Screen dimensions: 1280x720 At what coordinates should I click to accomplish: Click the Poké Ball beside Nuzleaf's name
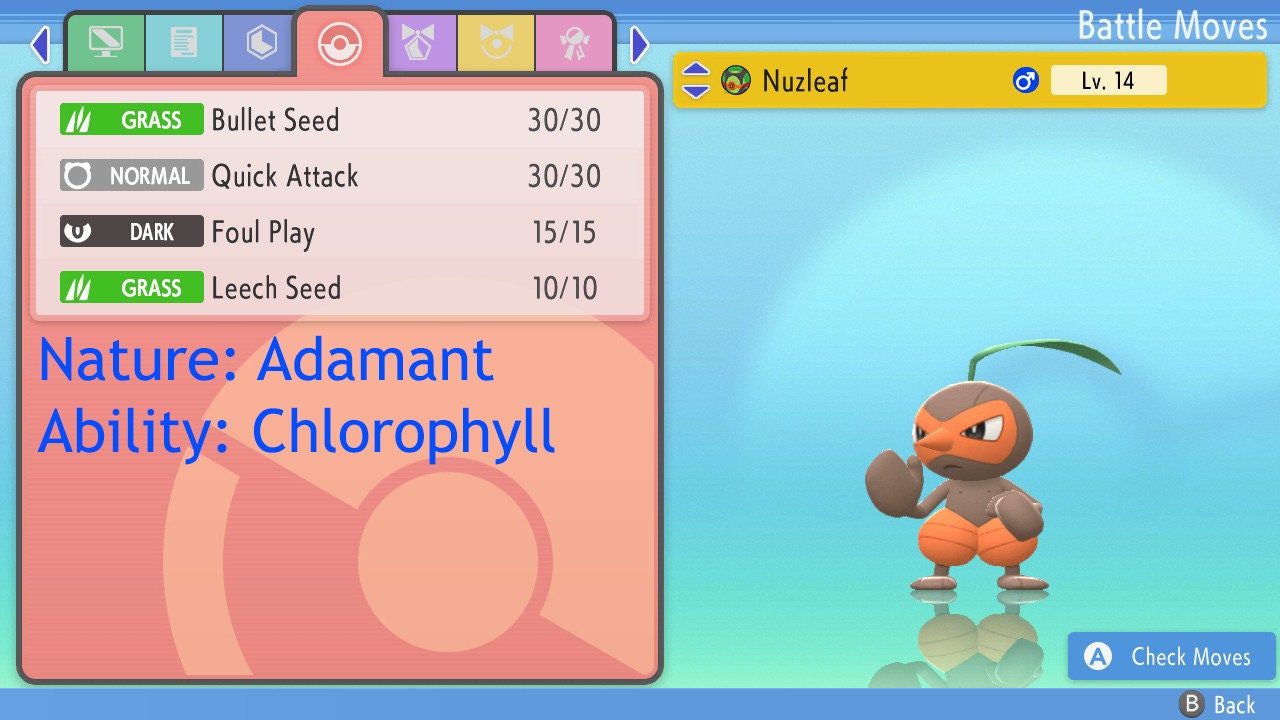tap(736, 80)
